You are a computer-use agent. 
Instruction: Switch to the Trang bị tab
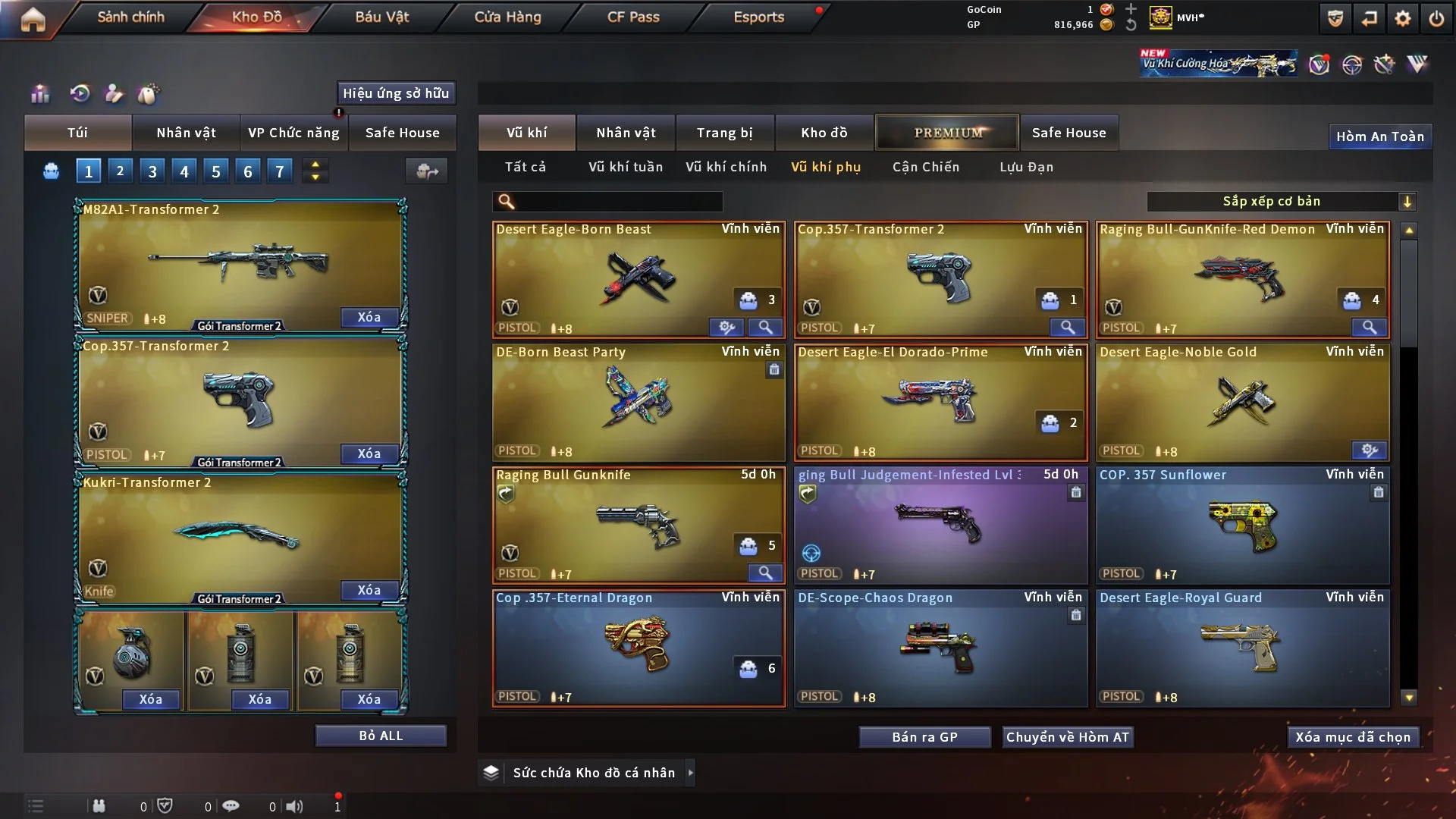click(x=724, y=133)
